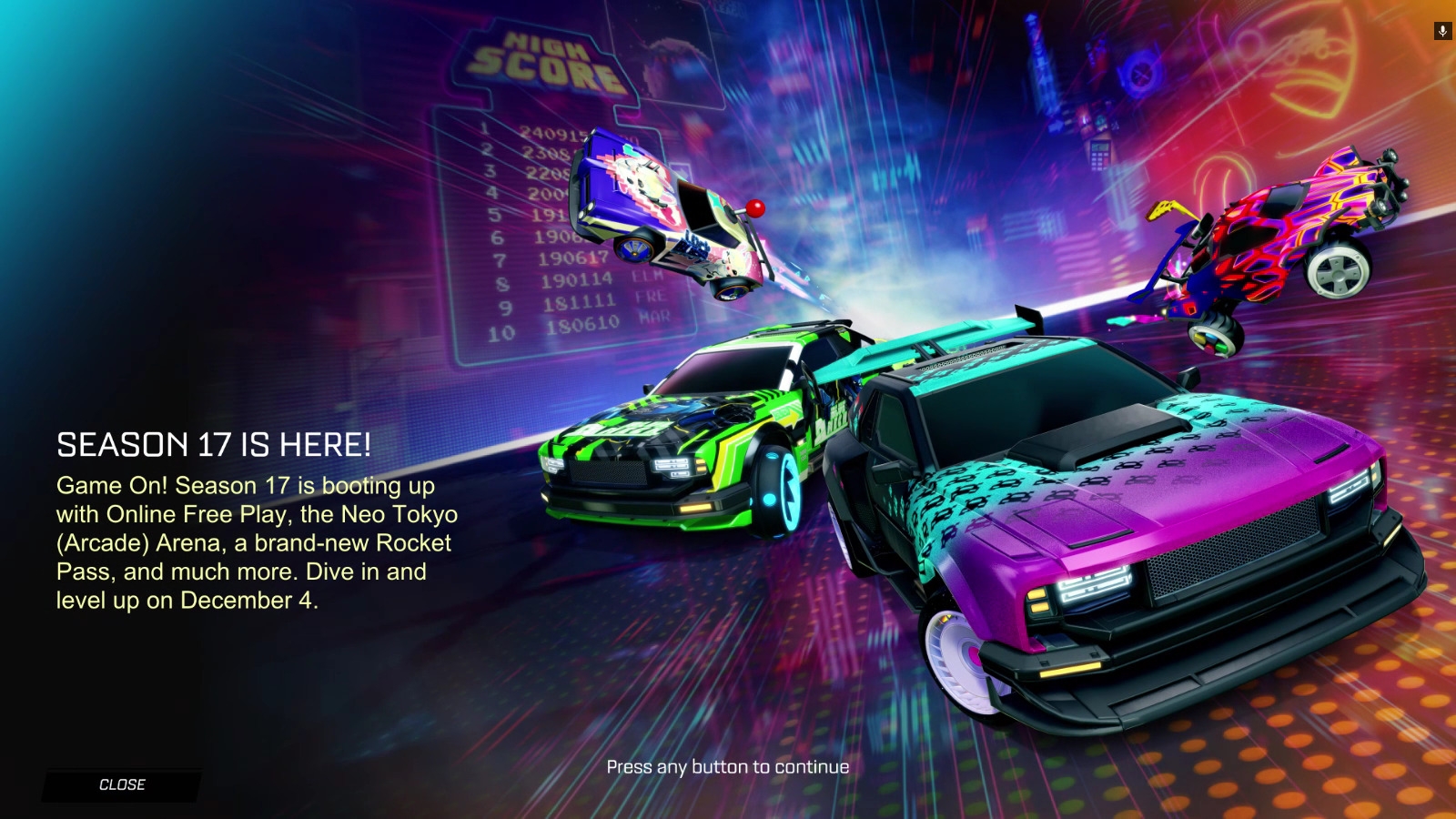Click the SEASON 17 IS HERE! headline
This screenshot has height=819, width=1456.
[x=214, y=446]
